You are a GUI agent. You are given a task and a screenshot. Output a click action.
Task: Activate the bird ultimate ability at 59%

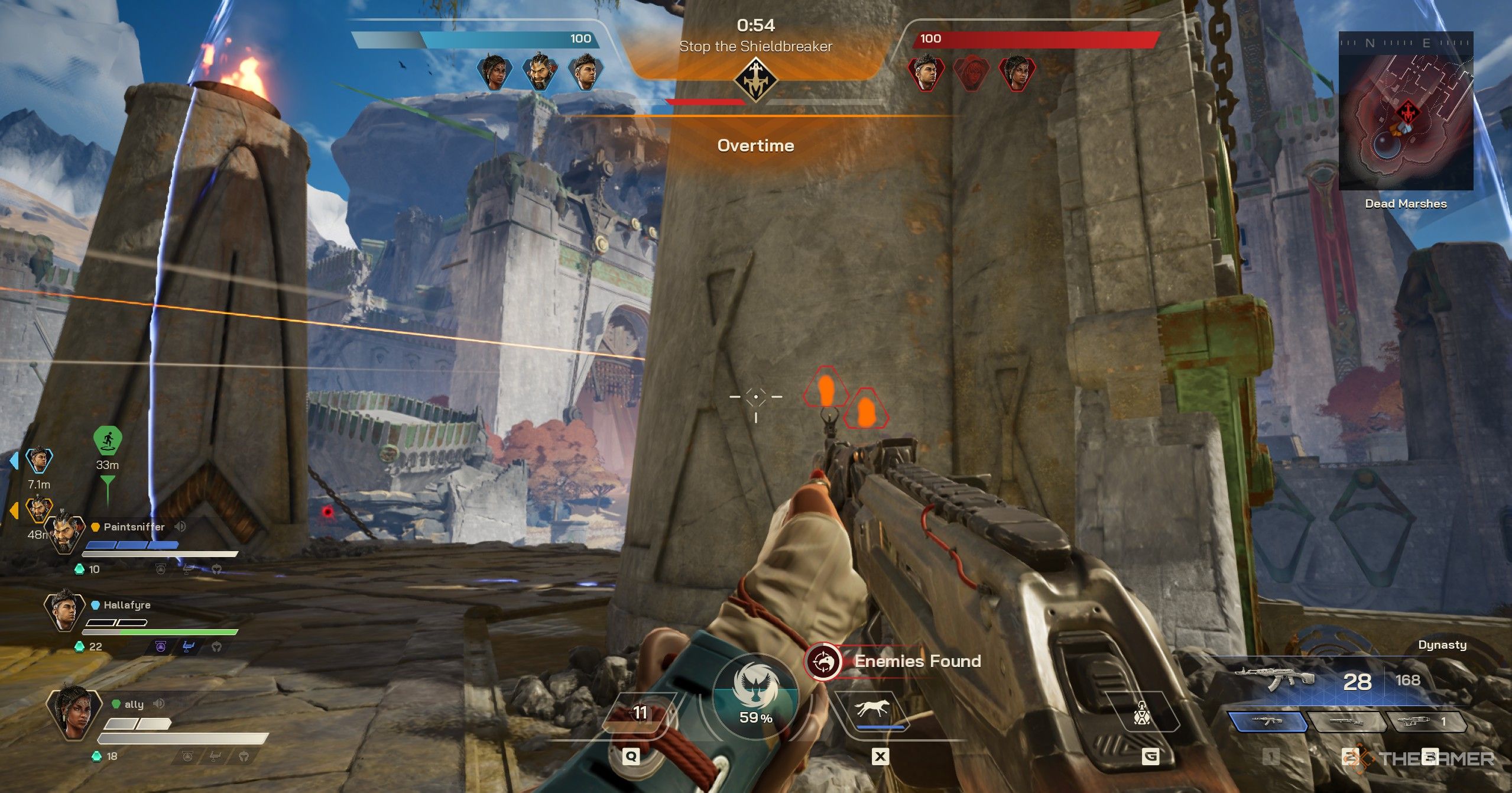(755, 697)
